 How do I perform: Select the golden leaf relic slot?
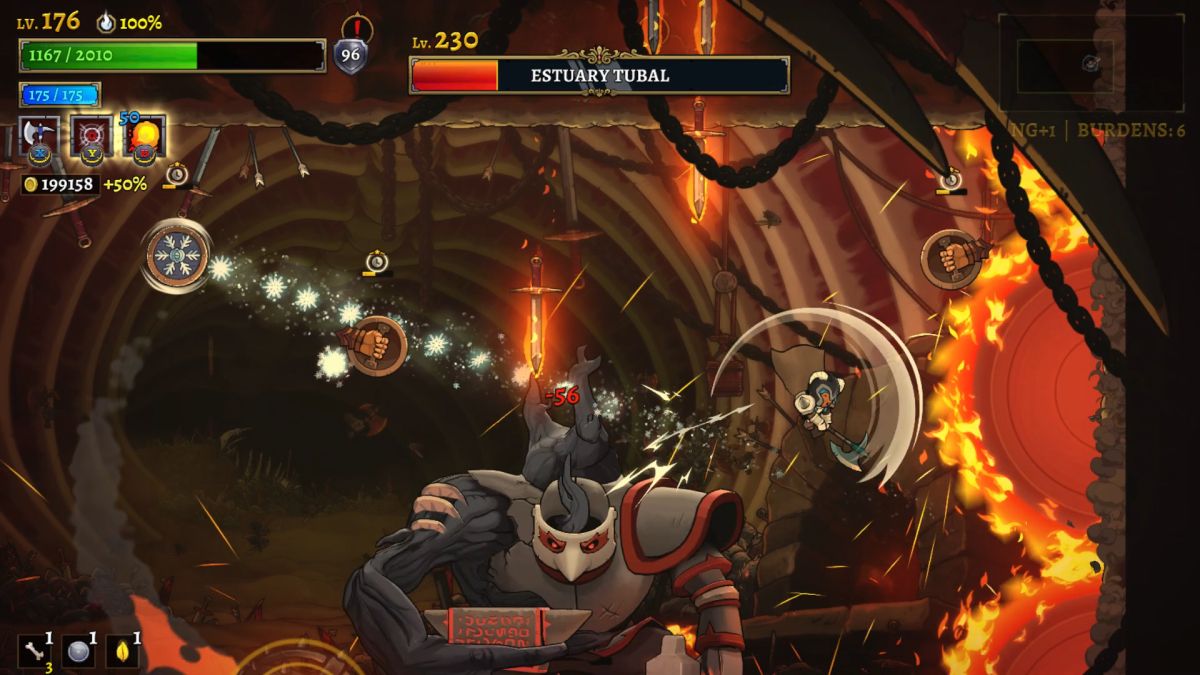122,650
